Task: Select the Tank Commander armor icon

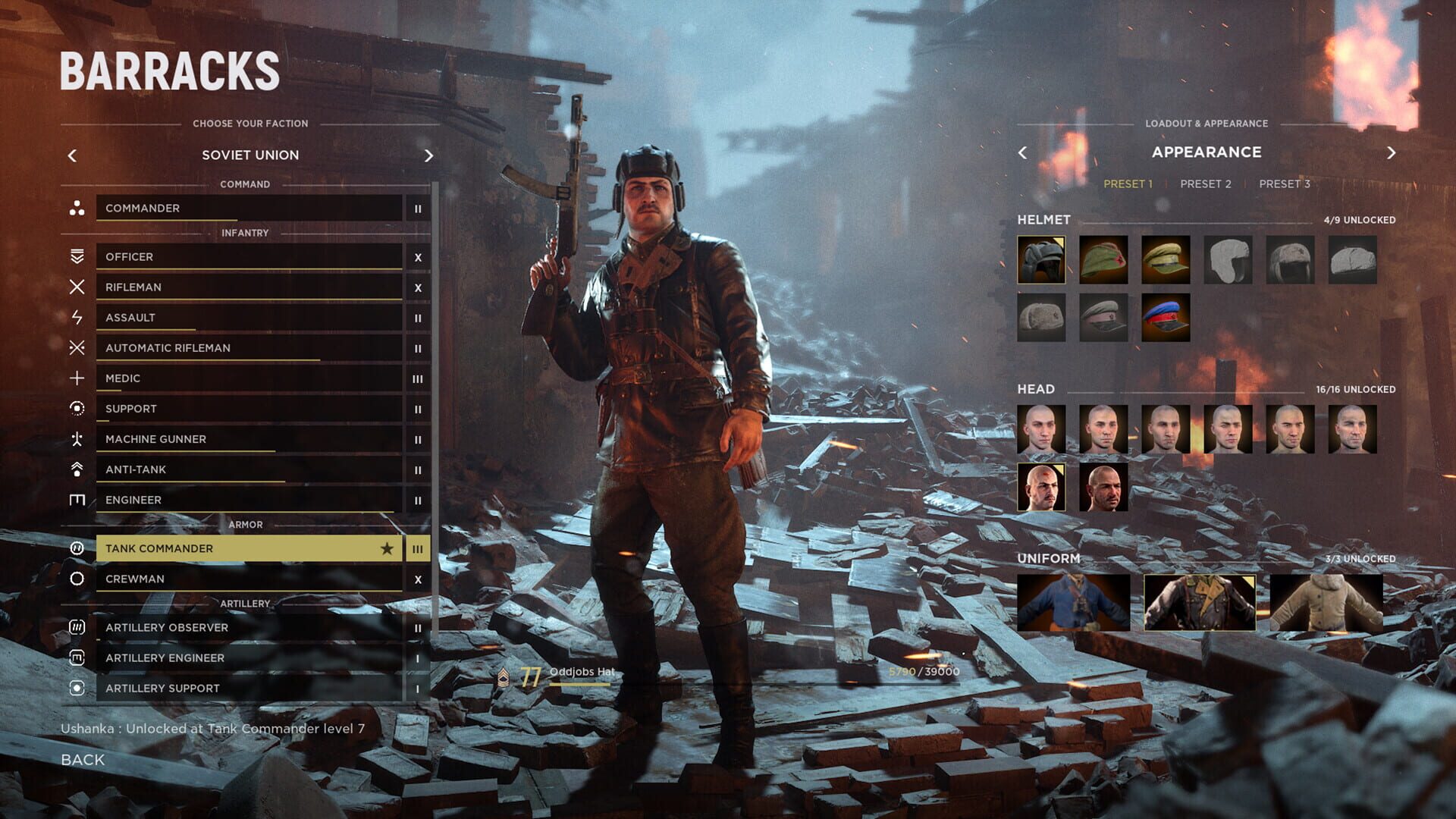Action: click(76, 548)
